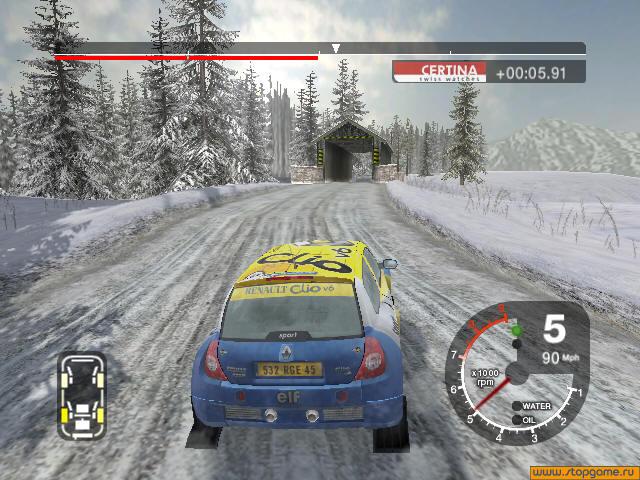The width and height of the screenshot is (640, 480).
Task: Click the WATER warning light
Action: point(517,406)
